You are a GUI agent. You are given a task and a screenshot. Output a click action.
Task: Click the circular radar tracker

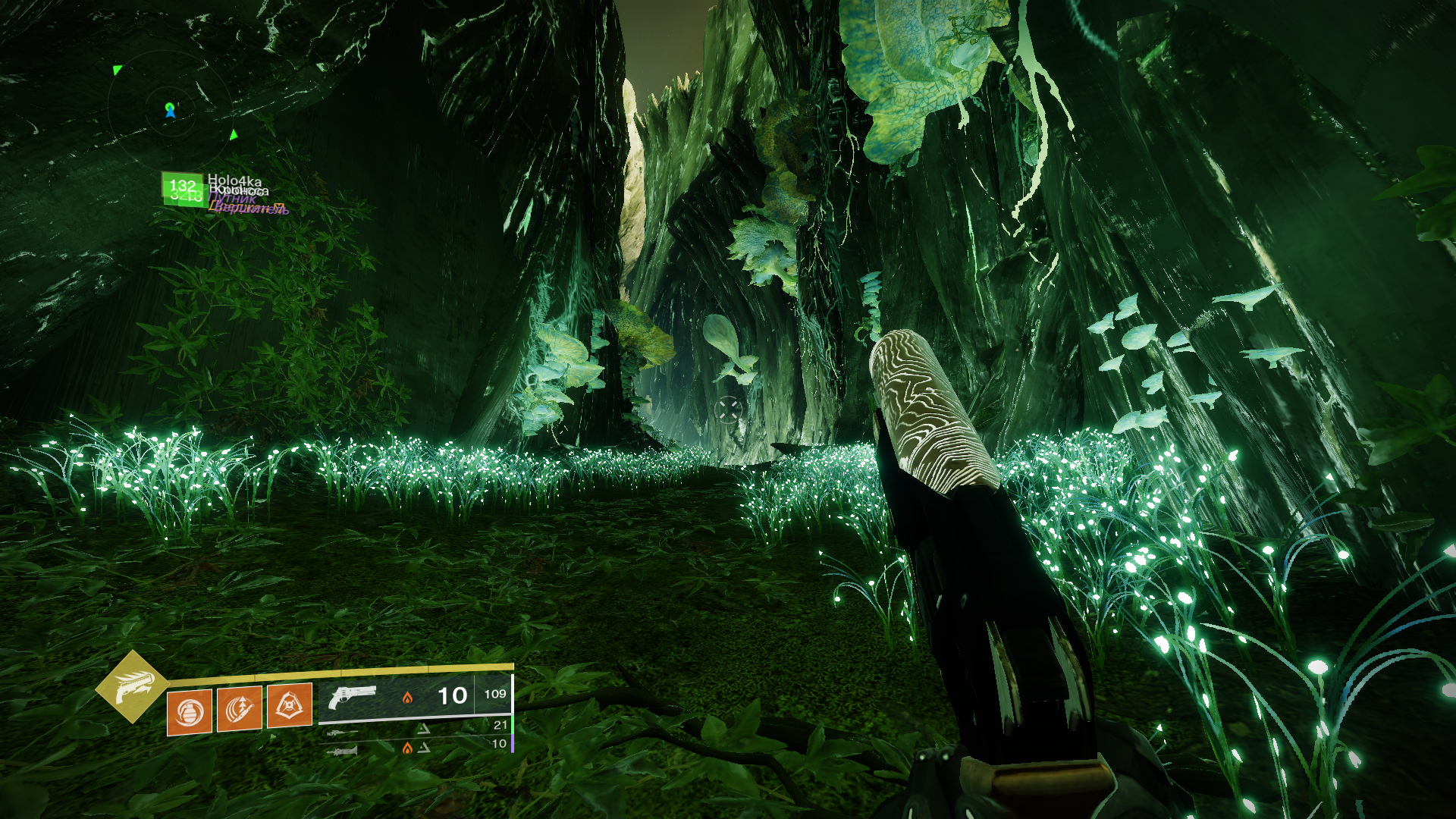tap(170, 111)
